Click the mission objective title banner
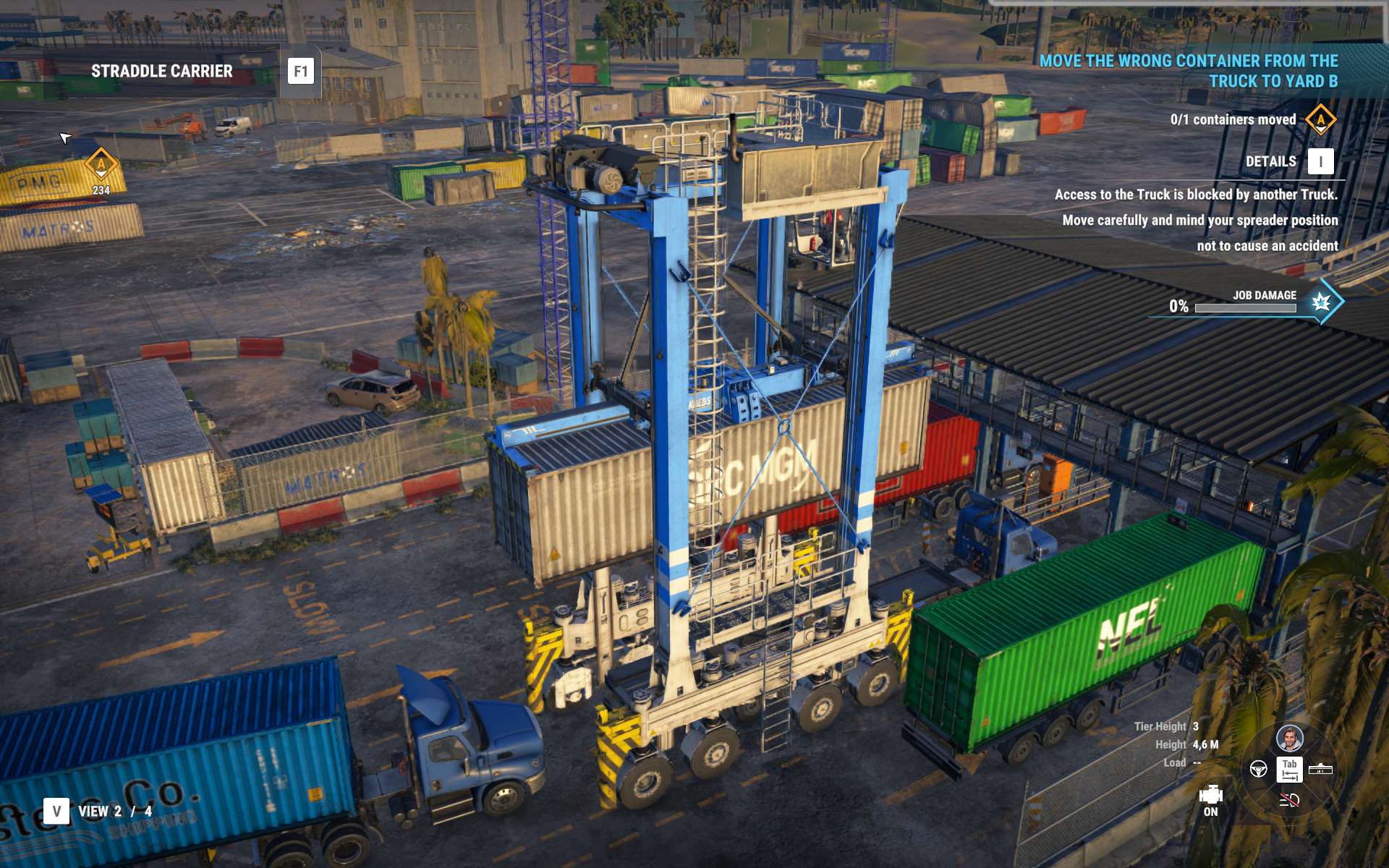1389x868 pixels. click(1188, 71)
